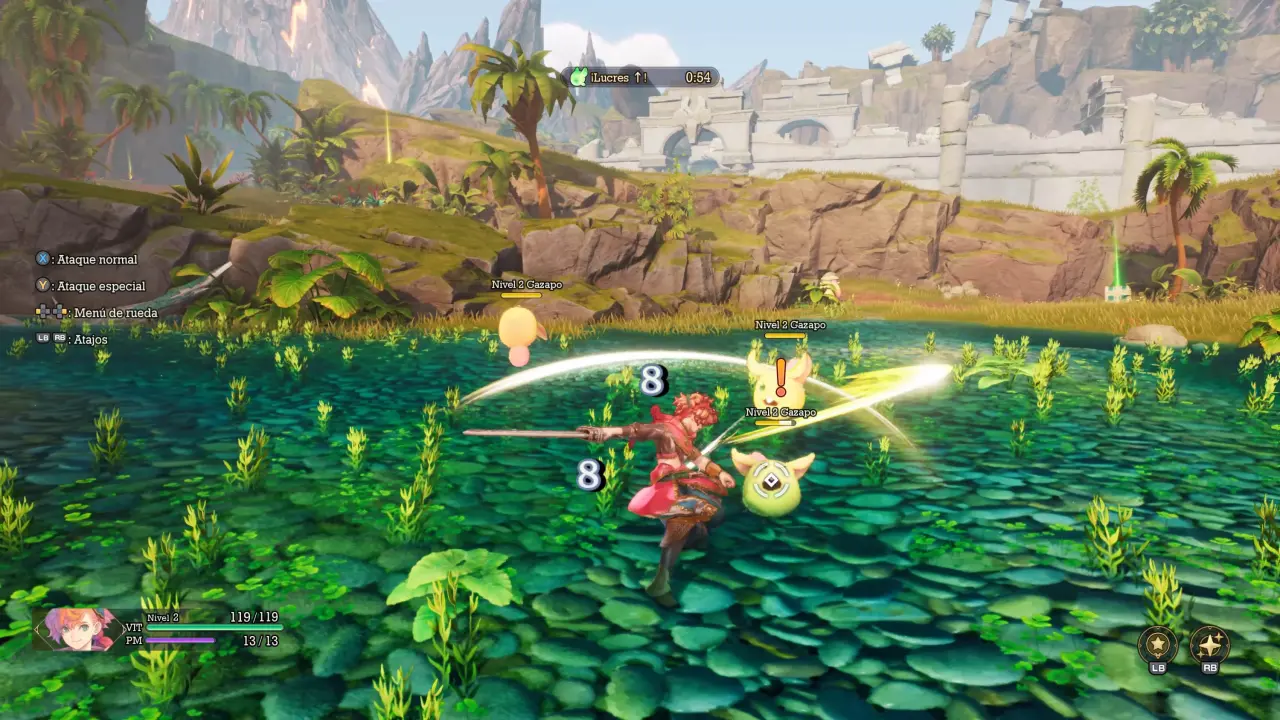The height and width of the screenshot is (720, 1280).
Task: Activate the single-star shortcut icon
Action: click(1157, 645)
